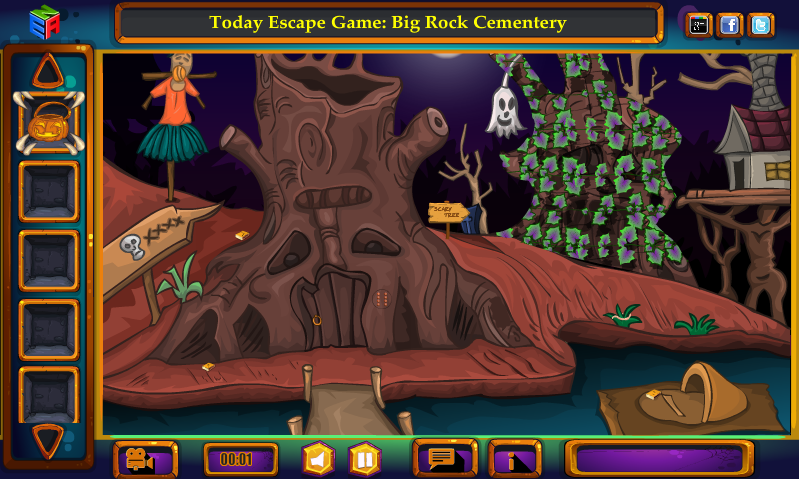The height and width of the screenshot is (479, 799).
Task: Click the inventory down arrow
Action: click(48, 438)
